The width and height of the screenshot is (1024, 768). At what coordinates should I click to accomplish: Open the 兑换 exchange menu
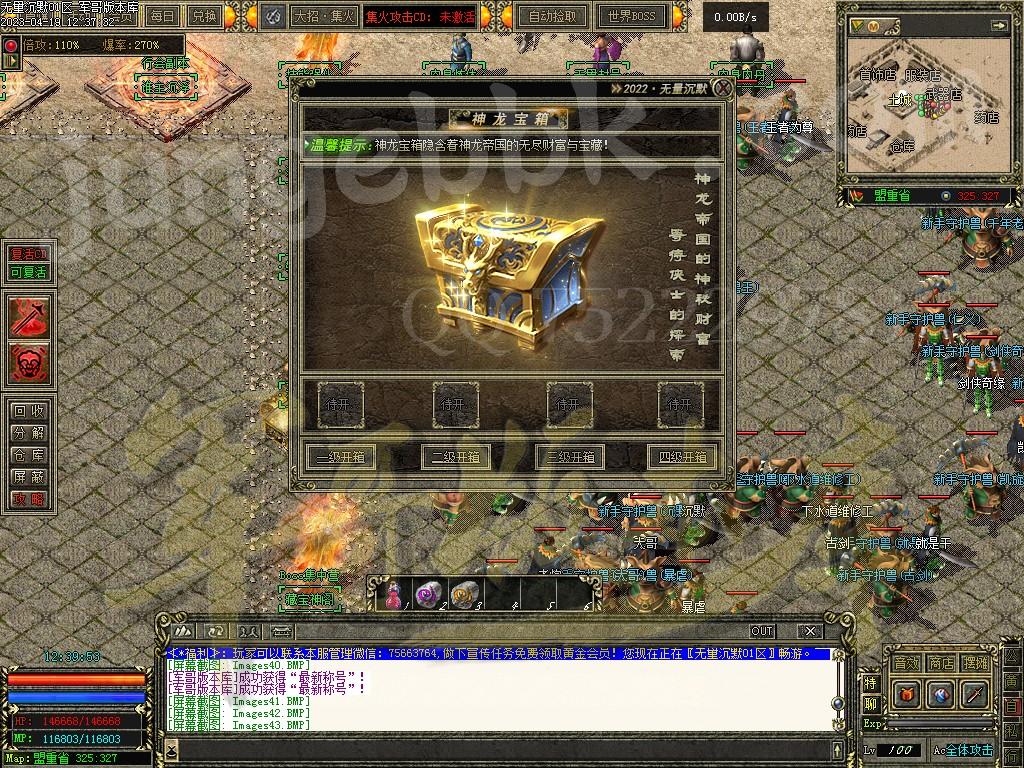click(x=205, y=16)
